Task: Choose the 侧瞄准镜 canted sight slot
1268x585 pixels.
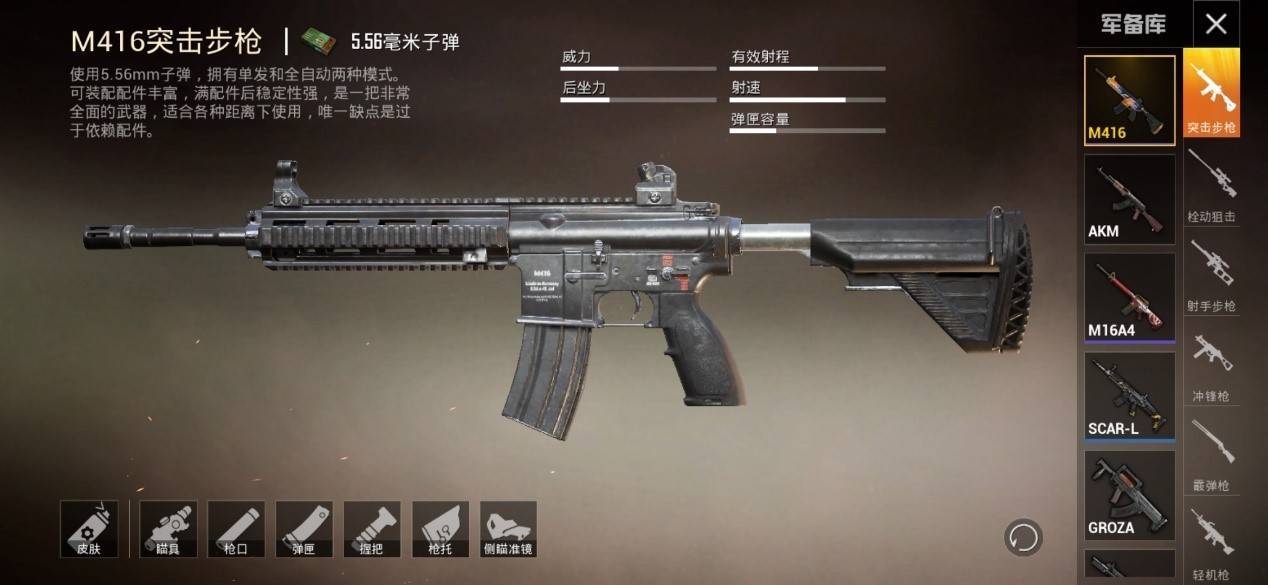Action: coord(508,529)
